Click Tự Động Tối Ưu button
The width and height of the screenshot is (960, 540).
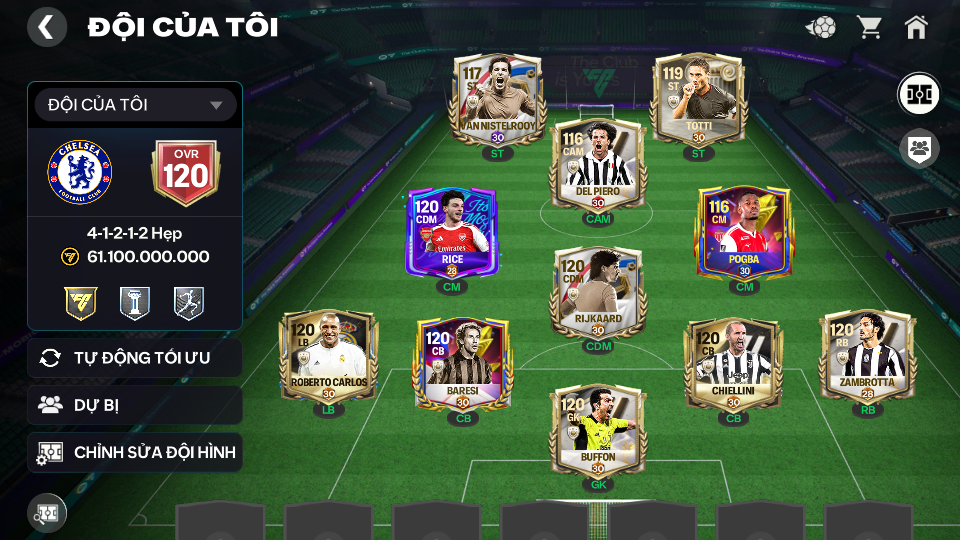[135, 358]
